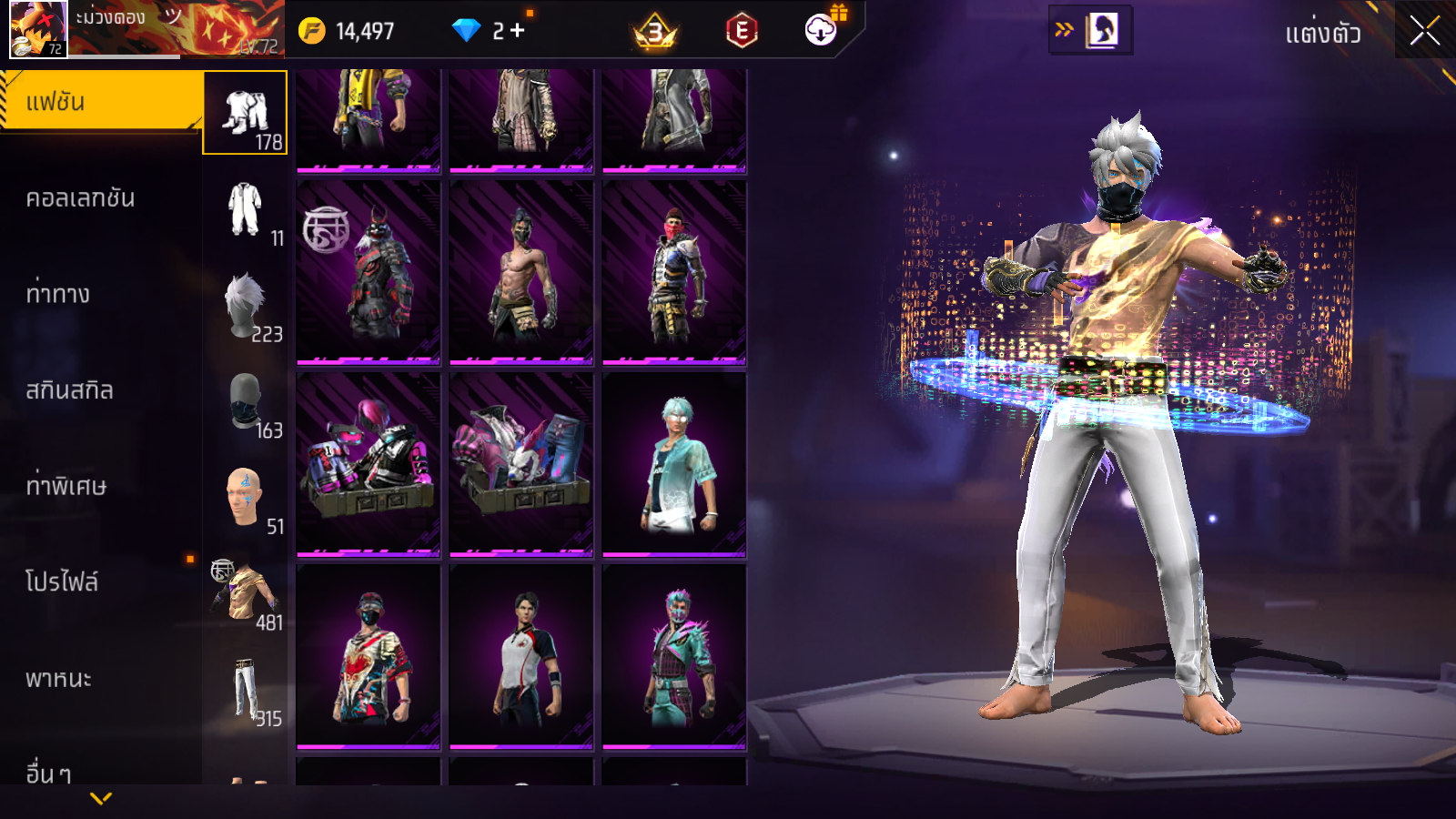Expand the menu list with the yellow down arrow

(x=101, y=798)
